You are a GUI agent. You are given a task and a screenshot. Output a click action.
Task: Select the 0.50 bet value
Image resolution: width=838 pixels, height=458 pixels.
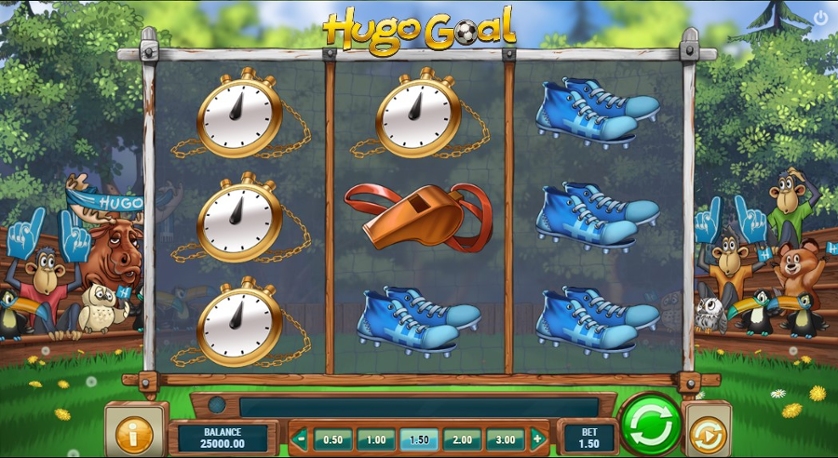[x=333, y=439]
